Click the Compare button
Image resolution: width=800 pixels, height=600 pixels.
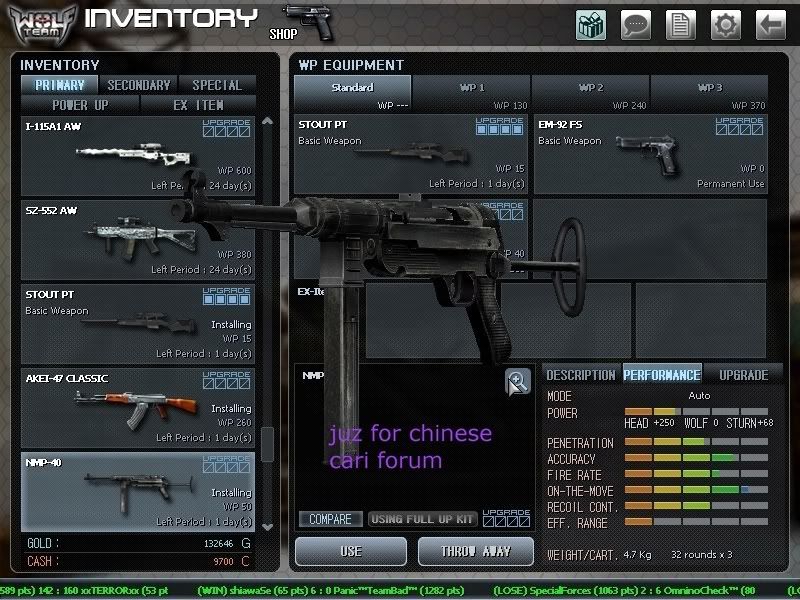pos(330,519)
